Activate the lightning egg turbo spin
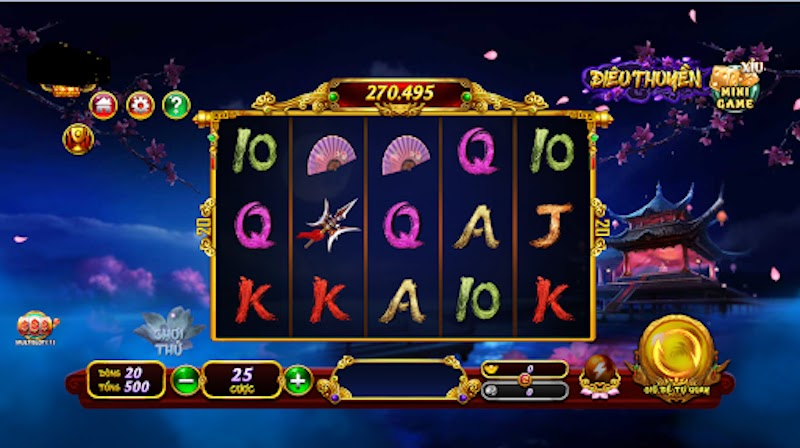This screenshot has width=800, height=448. (x=601, y=371)
